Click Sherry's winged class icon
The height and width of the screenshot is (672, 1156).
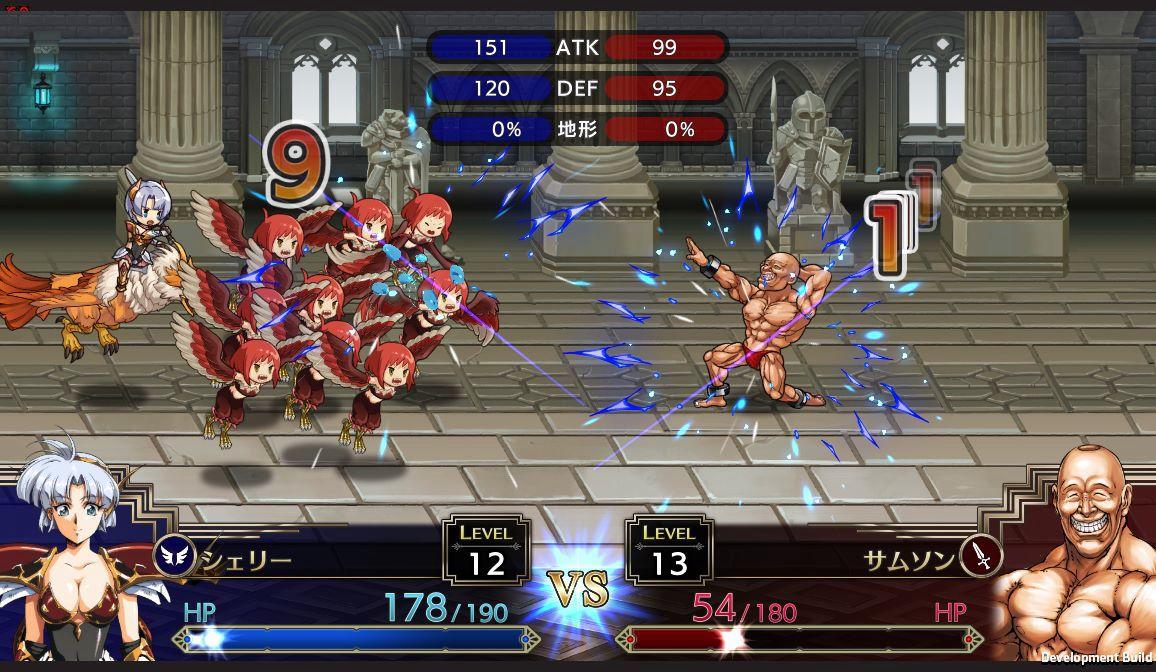[177, 558]
